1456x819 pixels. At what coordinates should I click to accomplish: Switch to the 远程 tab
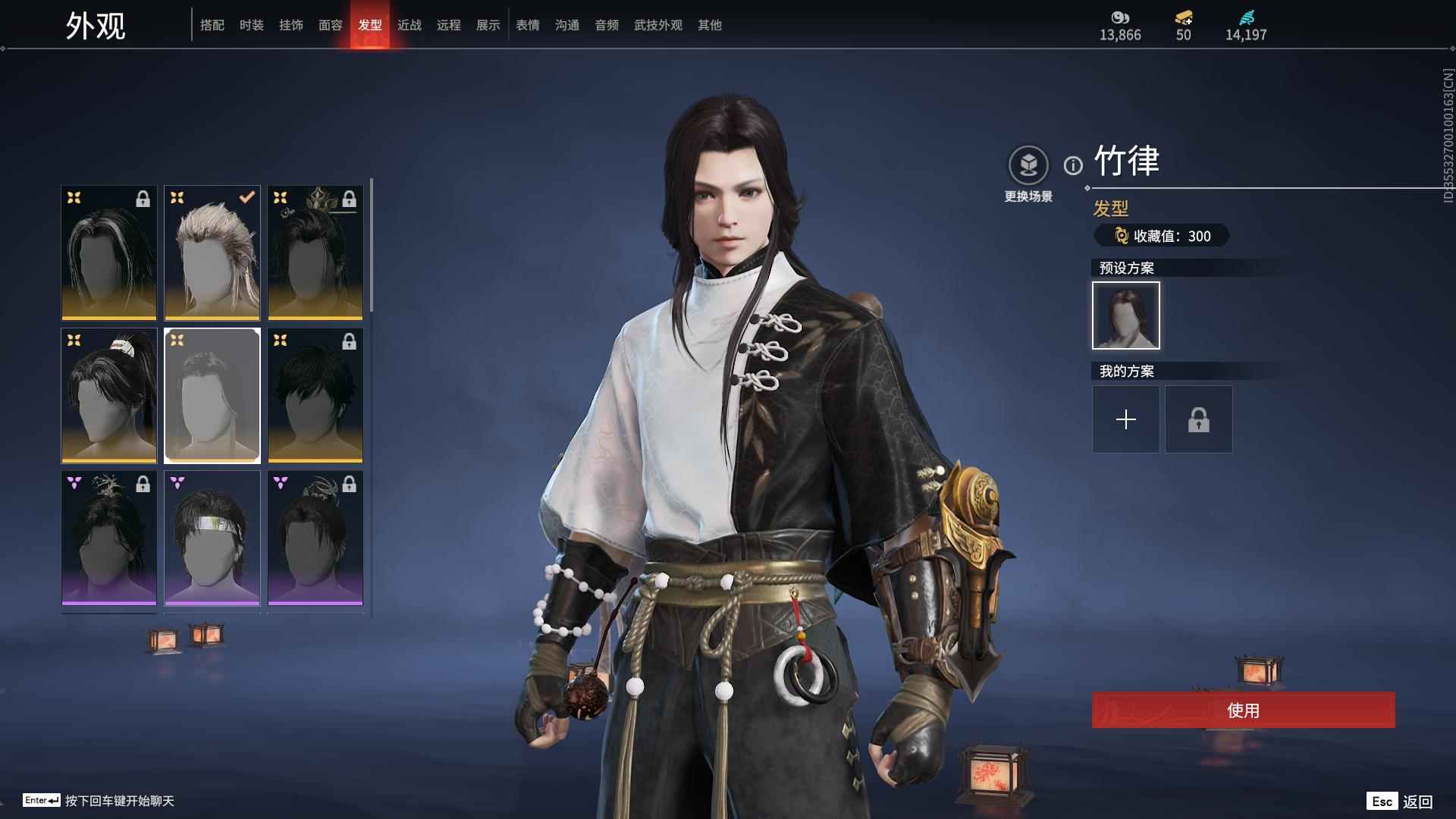(449, 25)
